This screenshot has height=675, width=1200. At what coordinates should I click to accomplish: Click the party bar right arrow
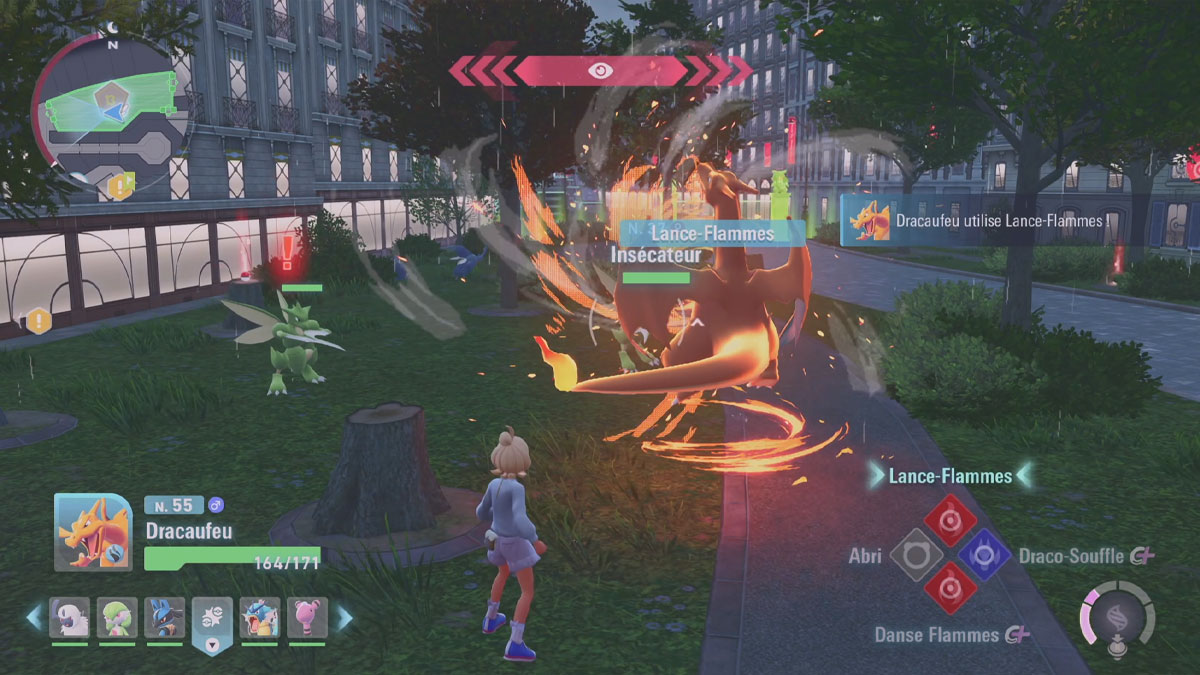click(344, 617)
